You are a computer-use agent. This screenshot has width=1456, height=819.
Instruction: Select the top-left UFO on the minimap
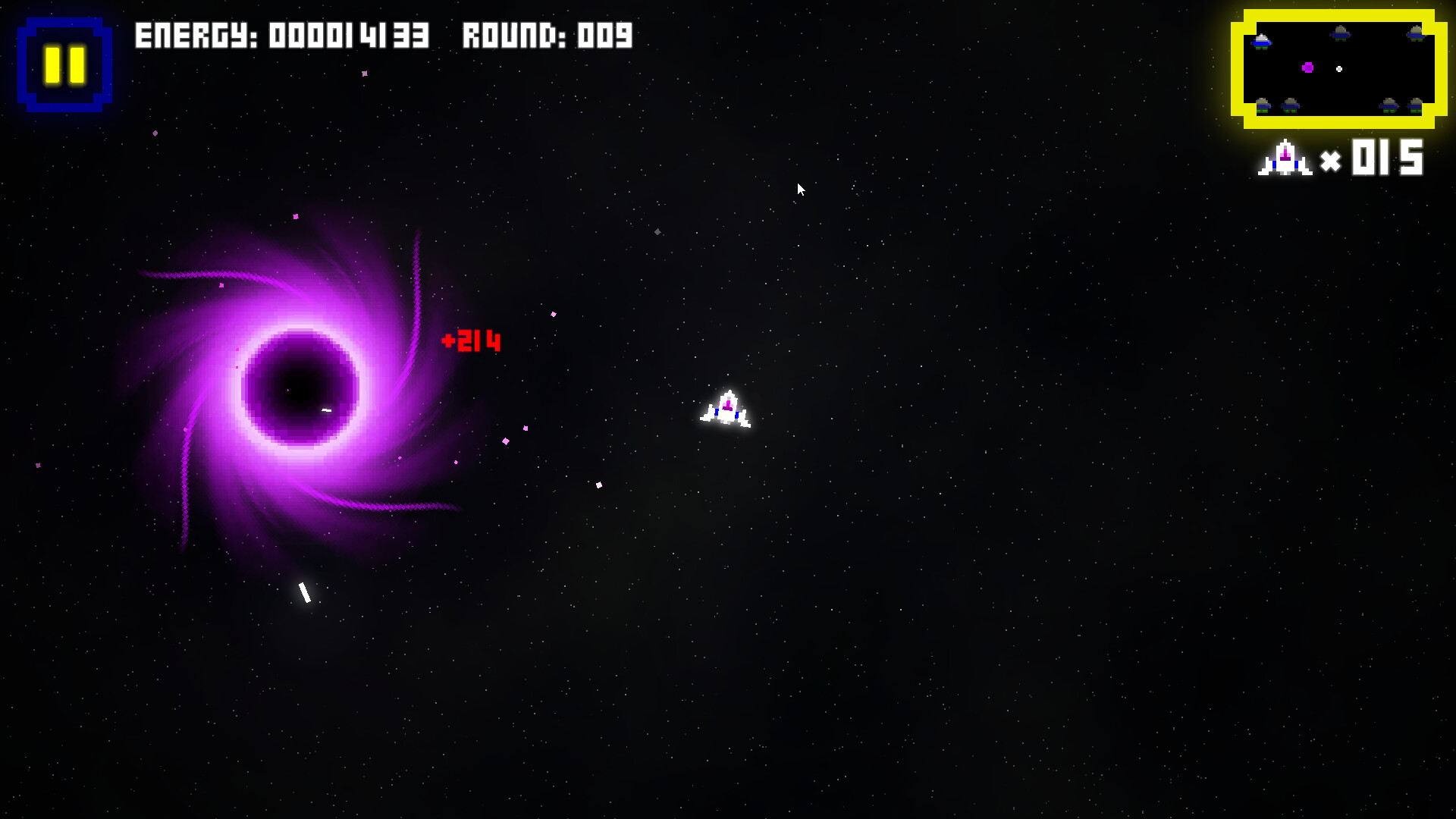point(1261,42)
